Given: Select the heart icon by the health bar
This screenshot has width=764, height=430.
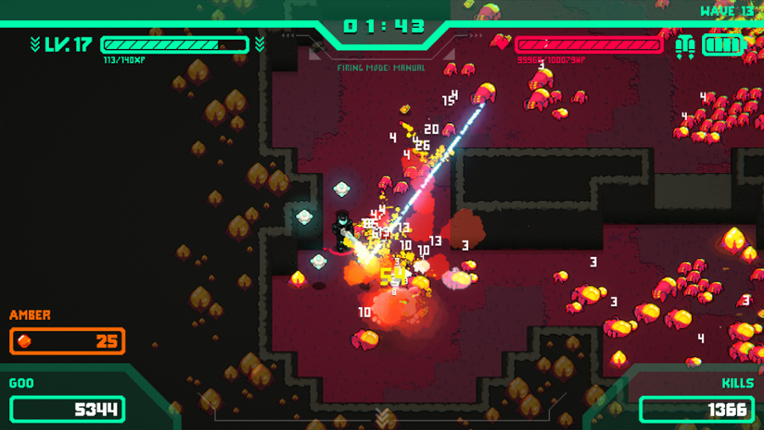Looking at the screenshot, I should 501,43.
